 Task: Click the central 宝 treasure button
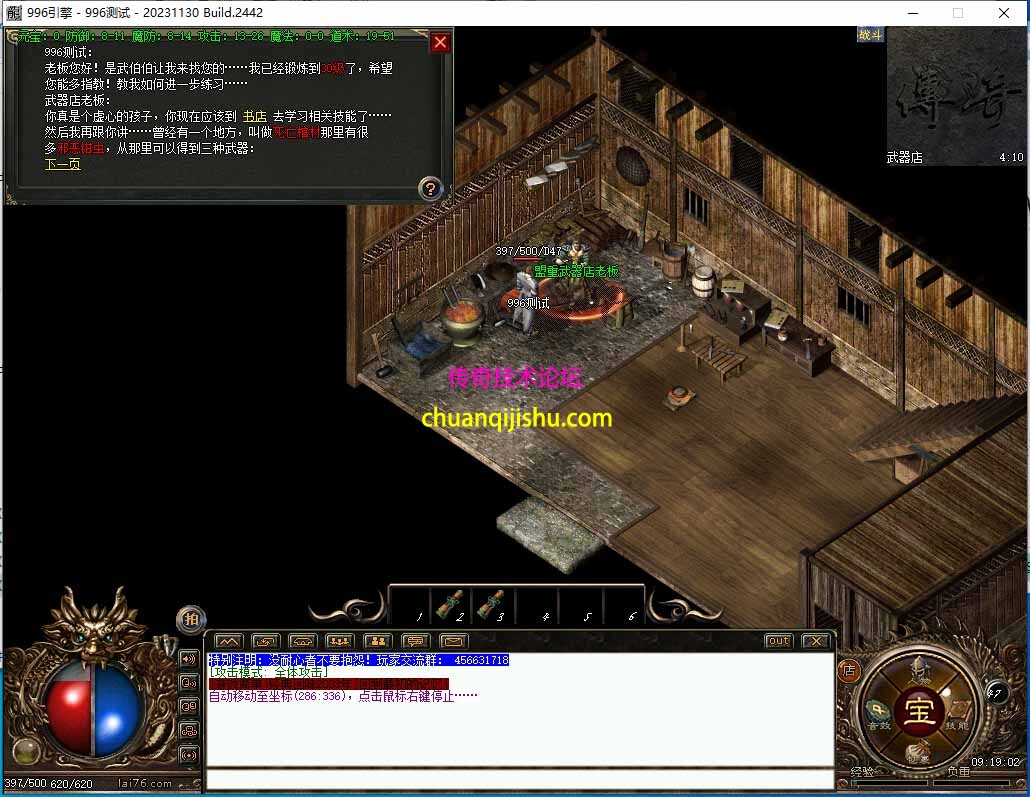918,711
